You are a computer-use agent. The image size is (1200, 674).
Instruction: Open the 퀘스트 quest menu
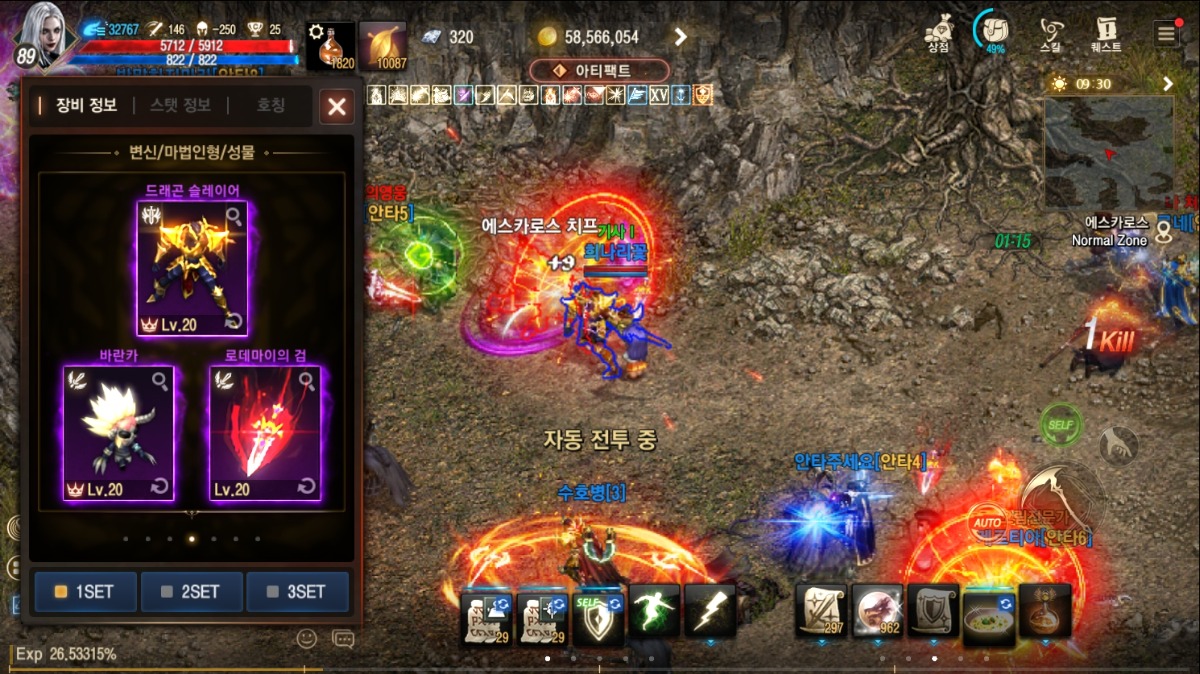(1106, 34)
